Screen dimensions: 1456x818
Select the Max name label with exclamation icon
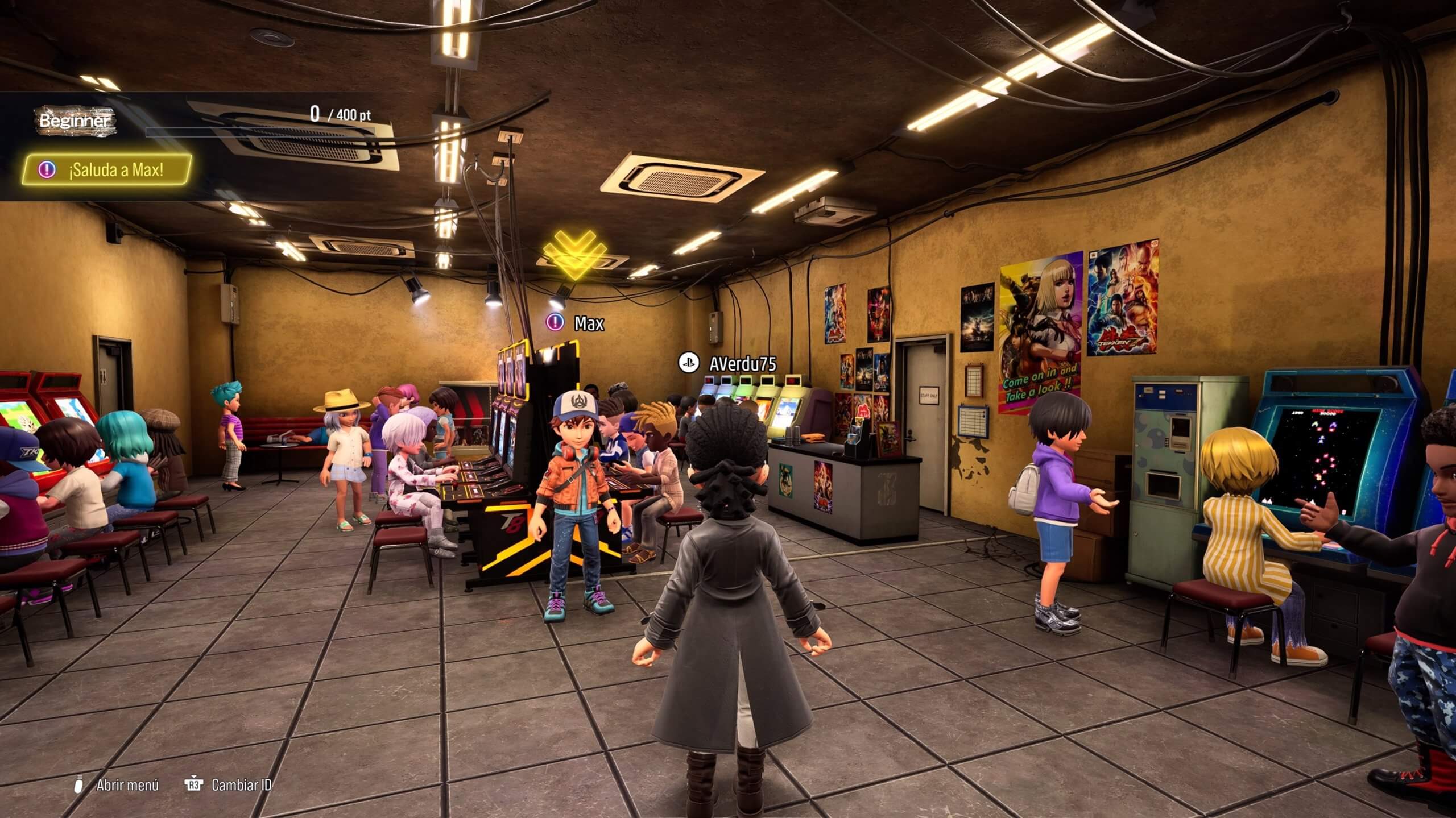tap(576, 323)
